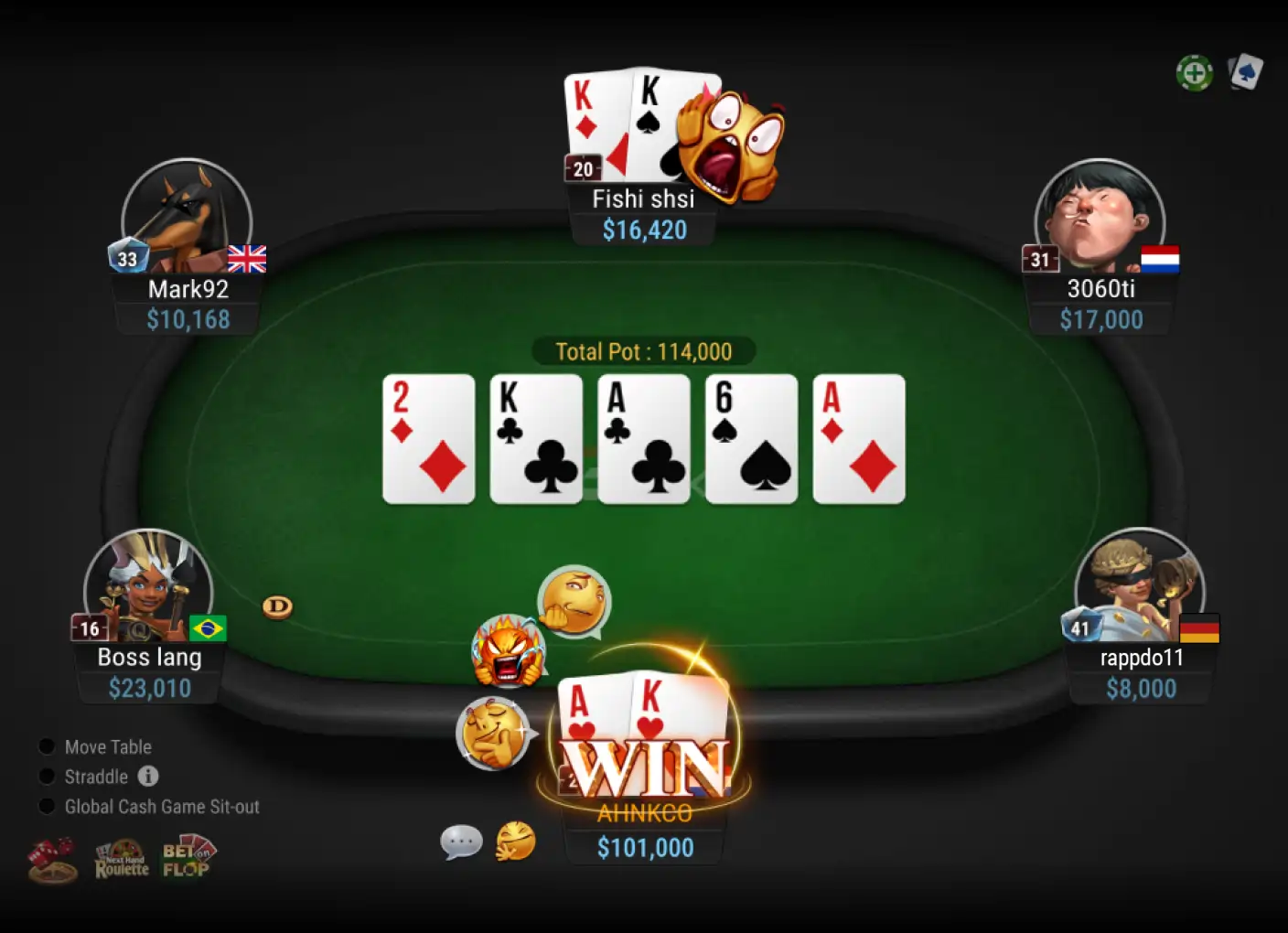This screenshot has width=1288, height=933.
Task: Click the smug-face emoji reaction
Action: point(490,730)
